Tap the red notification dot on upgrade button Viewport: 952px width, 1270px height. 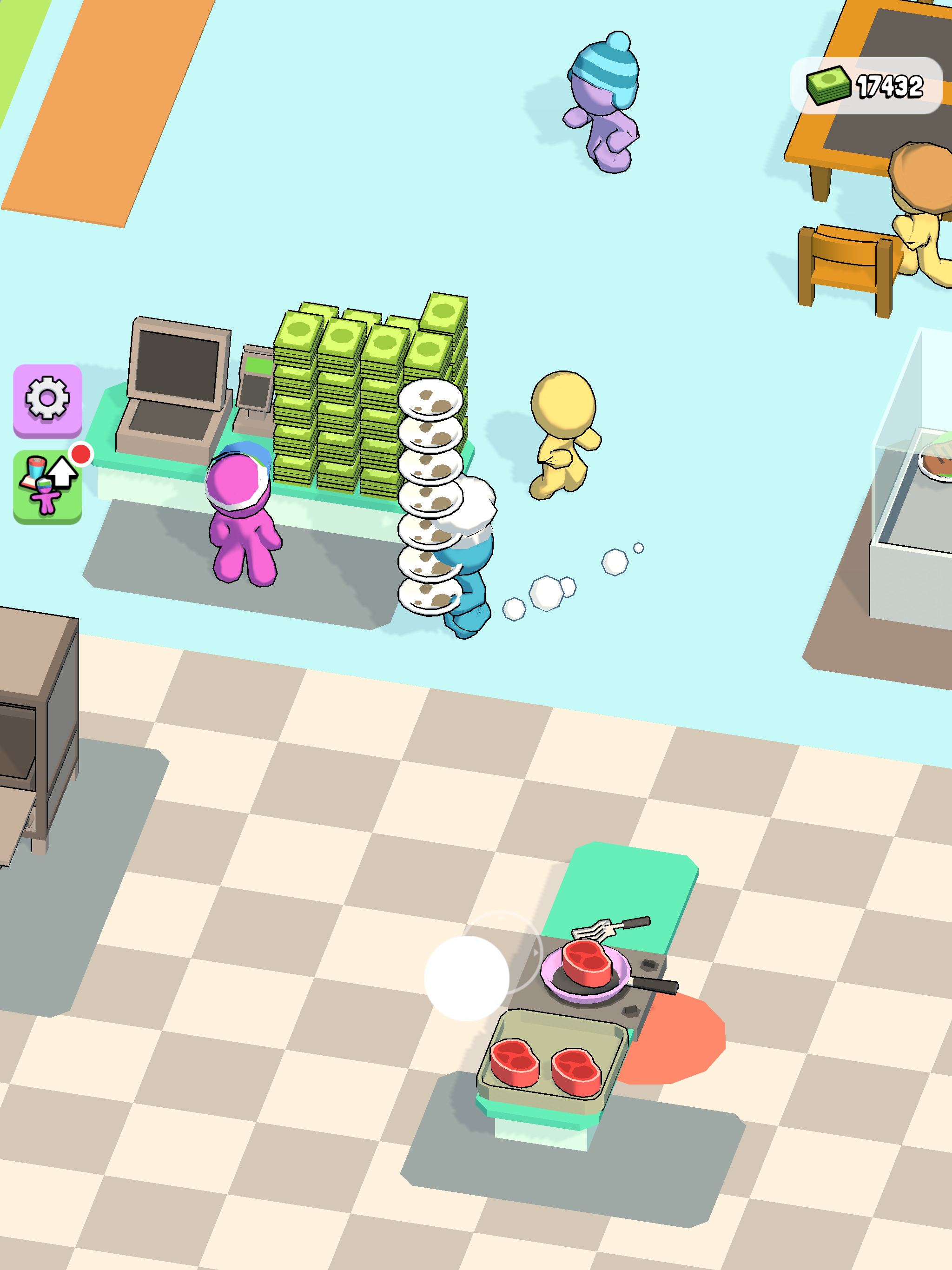(80, 454)
